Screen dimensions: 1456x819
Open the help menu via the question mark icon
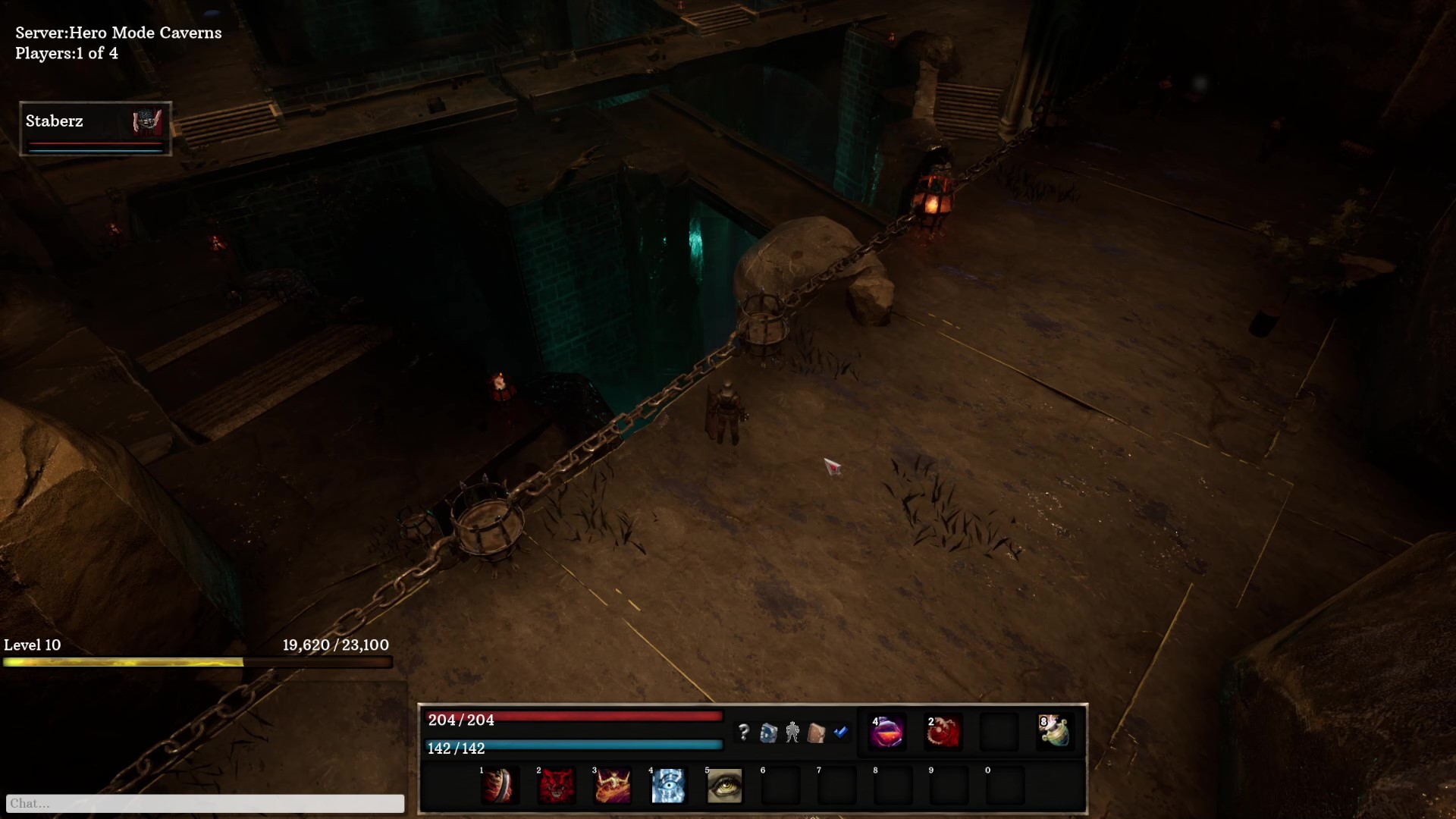[x=745, y=732]
